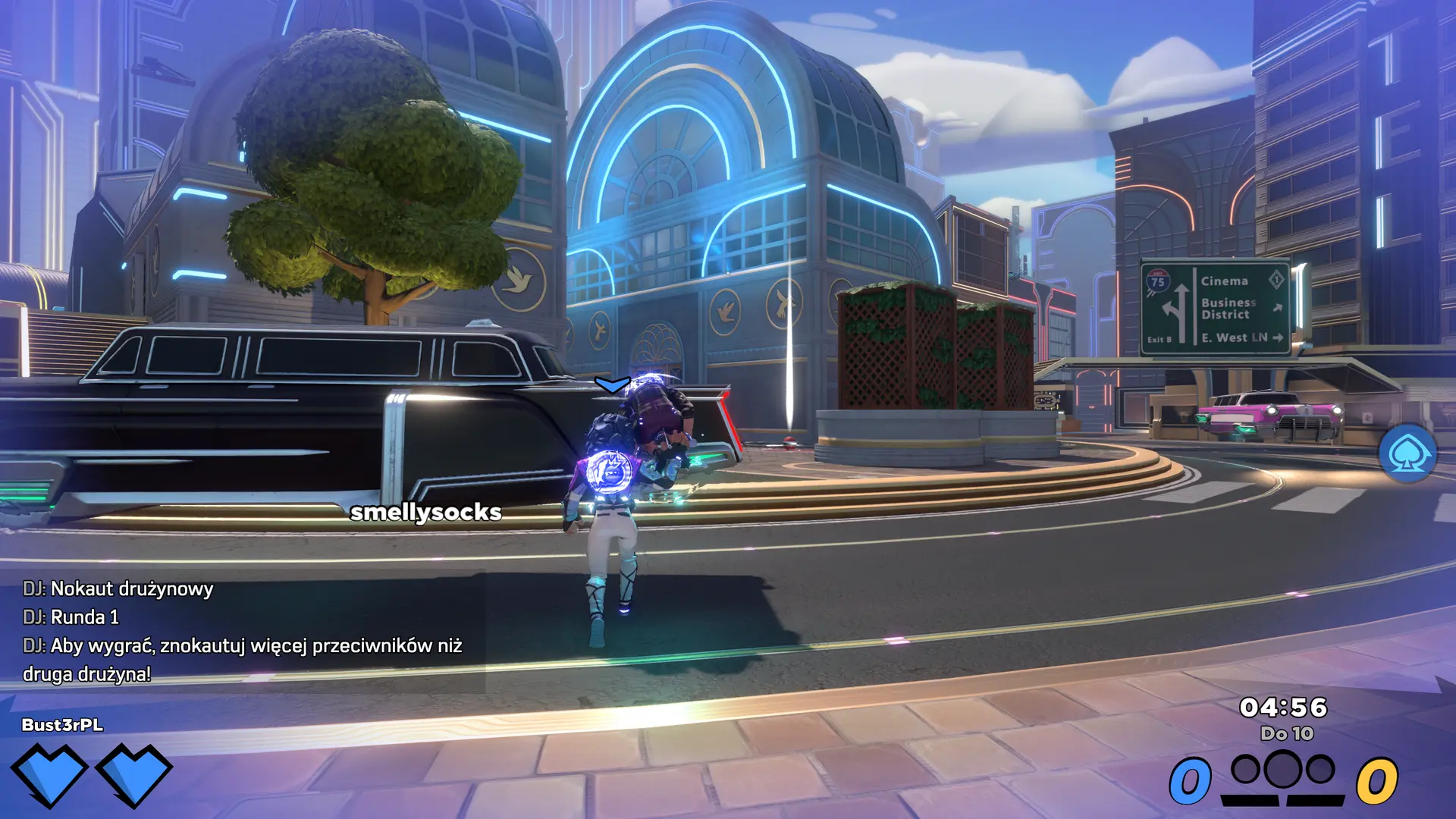Click the blue spade teammate marker icon
1456x819 pixels.
[x=1407, y=453]
